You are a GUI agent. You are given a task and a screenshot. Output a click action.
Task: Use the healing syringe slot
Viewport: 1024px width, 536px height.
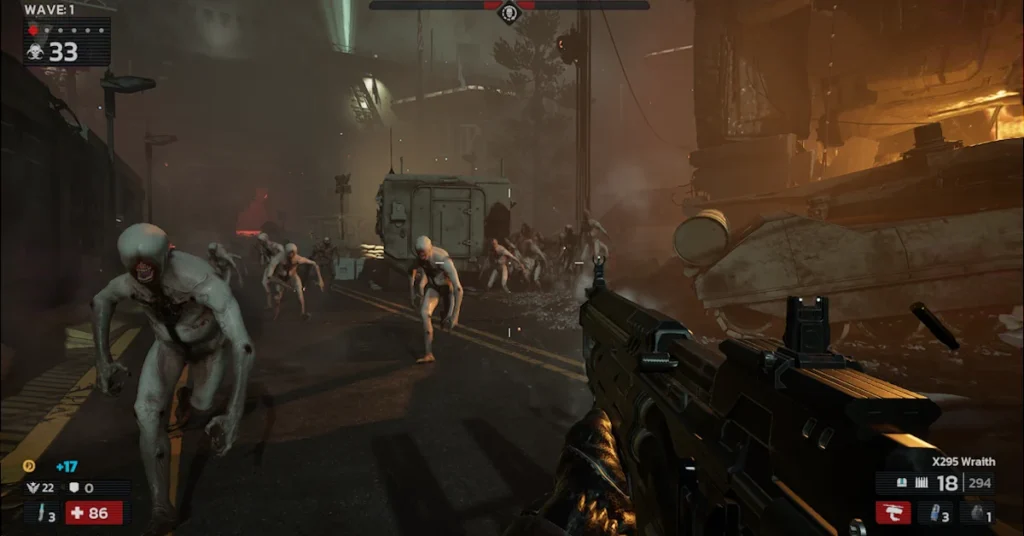(x=43, y=514)
